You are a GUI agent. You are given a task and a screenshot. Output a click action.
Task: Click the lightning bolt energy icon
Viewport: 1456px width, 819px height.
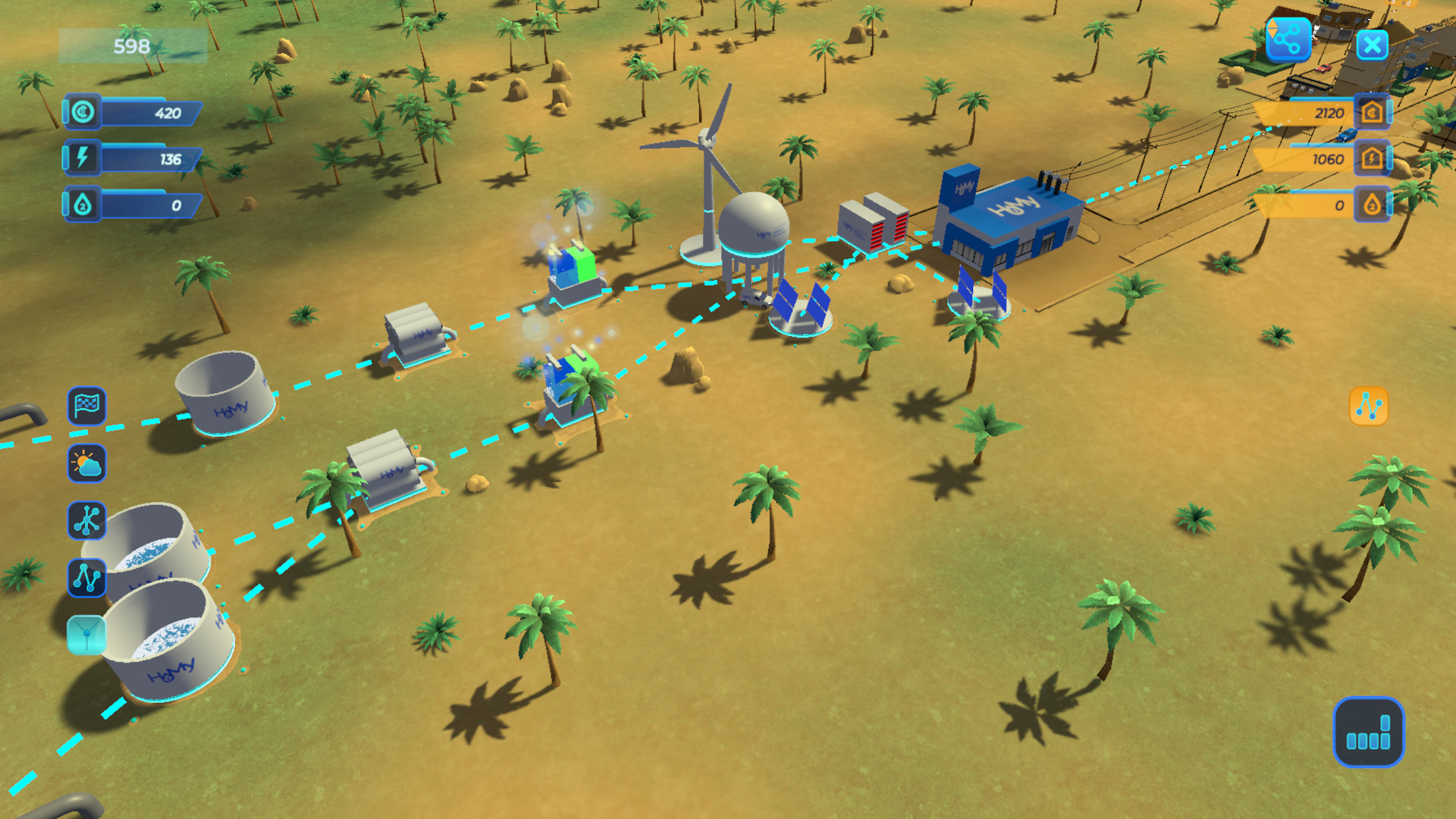click(x=83, y=158)
